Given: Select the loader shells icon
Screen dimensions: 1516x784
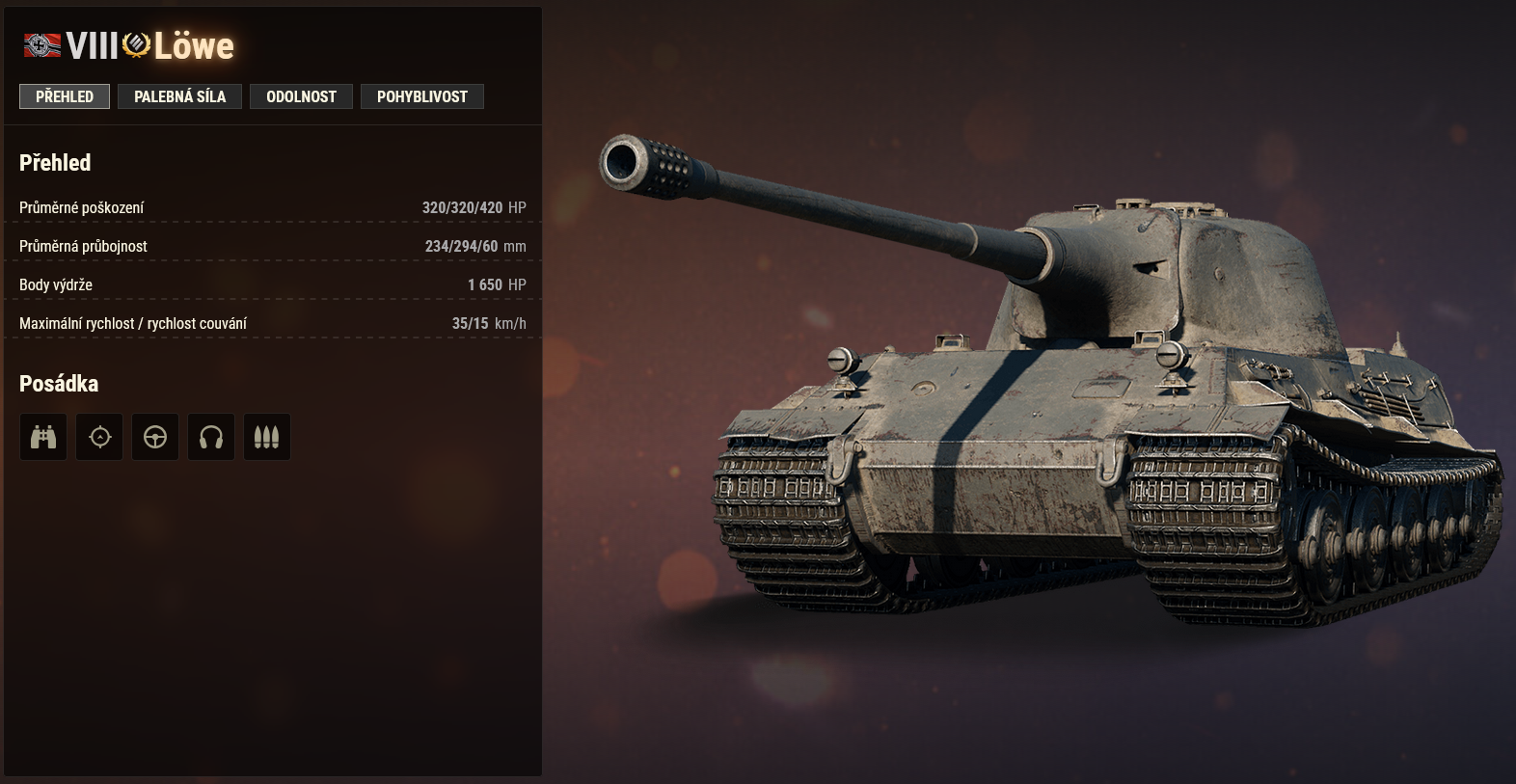Looking at the screenshot, I should pos(267,436).
